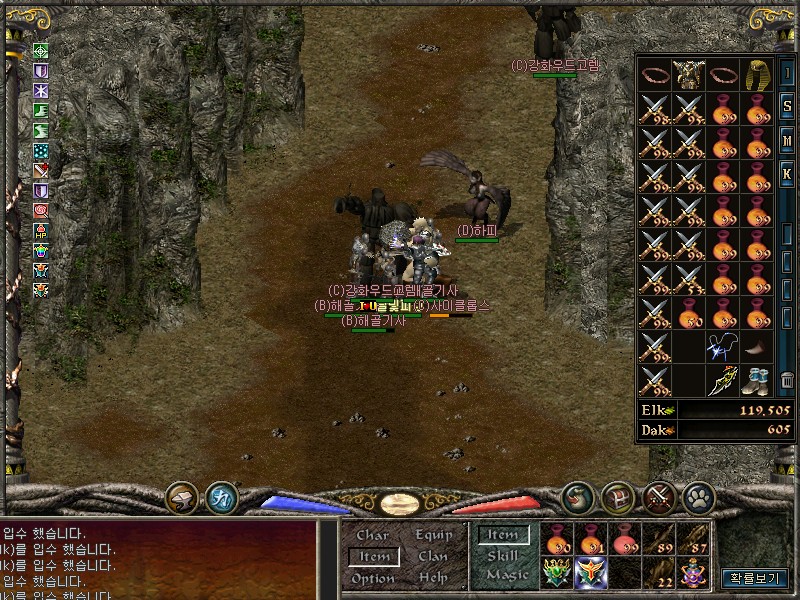Screen dimensions: 800x600
Task: Open the Clan menu
Action: (433, 557)
